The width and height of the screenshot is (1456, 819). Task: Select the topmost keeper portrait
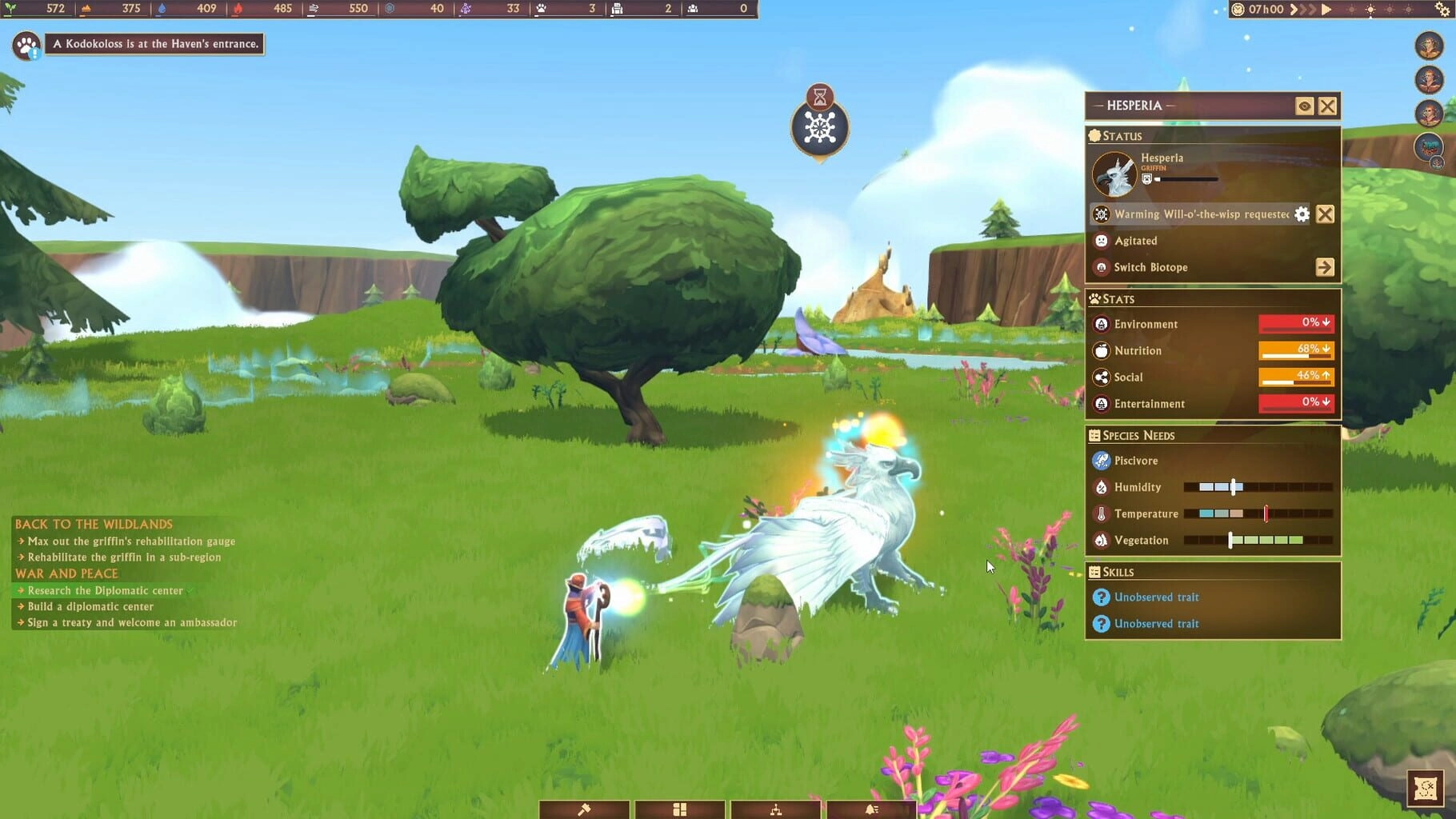pos(1429,46)
